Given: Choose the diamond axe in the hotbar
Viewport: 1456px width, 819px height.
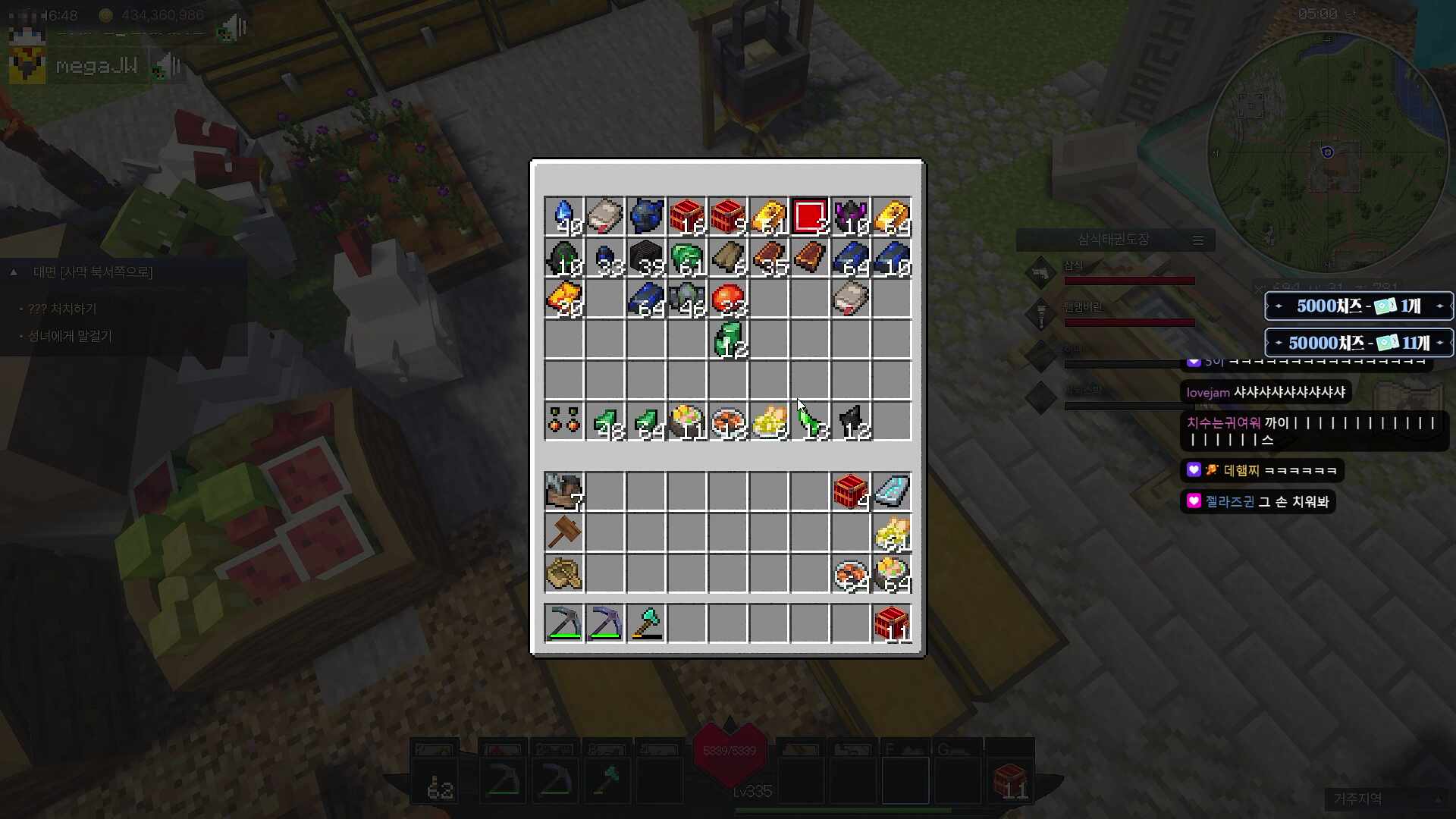Looking at the screenshot, I should pos(646,623).
